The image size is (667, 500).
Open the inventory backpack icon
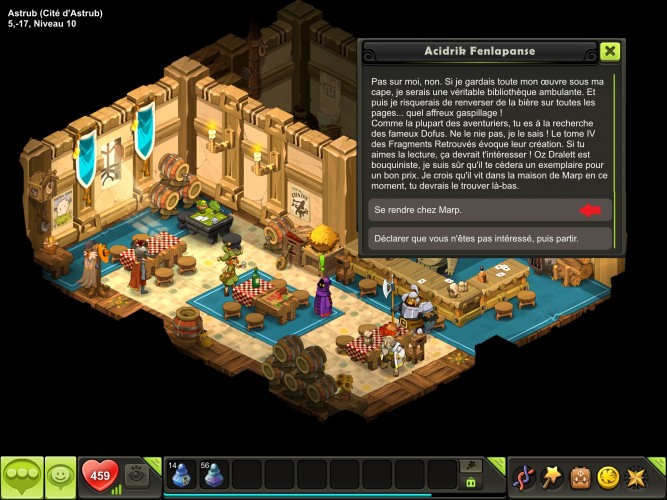[x=579, y=476]
